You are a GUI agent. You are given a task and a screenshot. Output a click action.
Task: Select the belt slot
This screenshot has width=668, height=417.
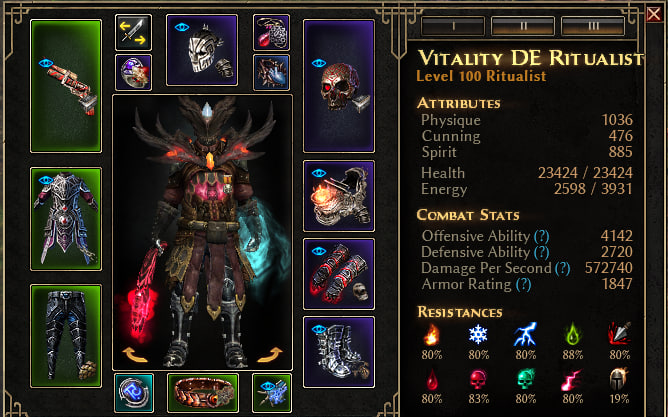203,391
